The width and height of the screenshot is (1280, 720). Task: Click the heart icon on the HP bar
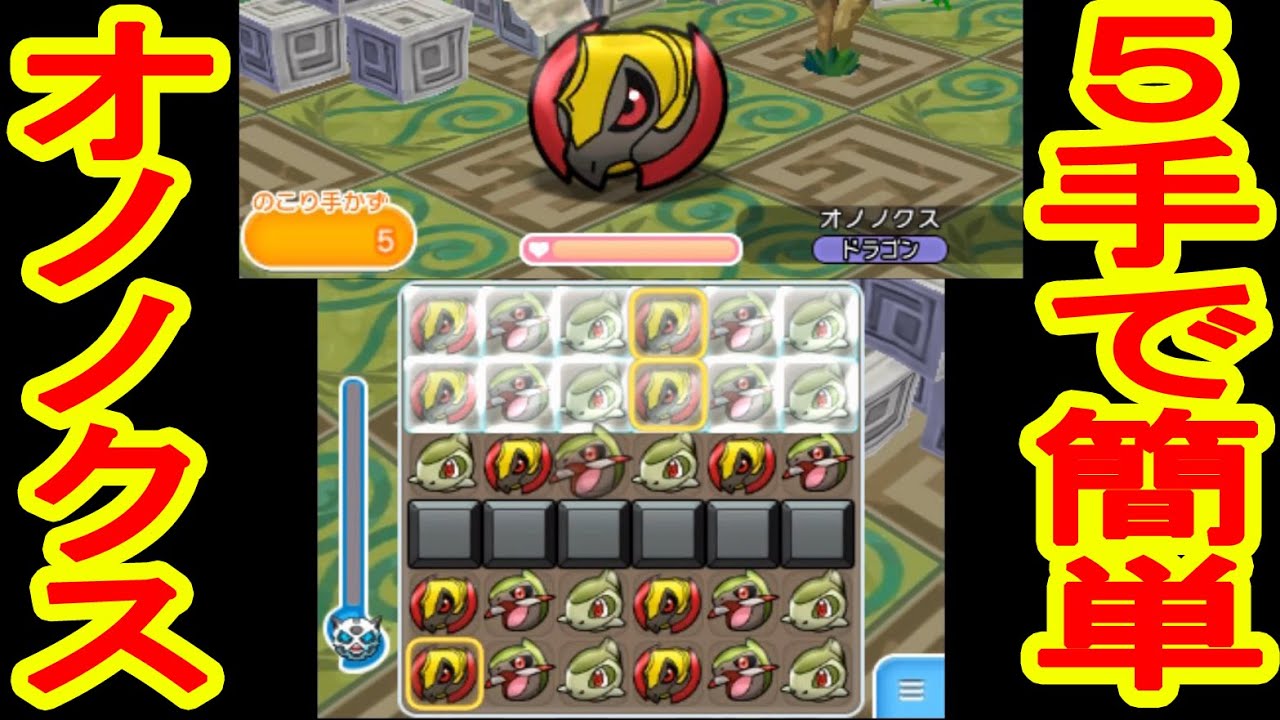(540, 245)
